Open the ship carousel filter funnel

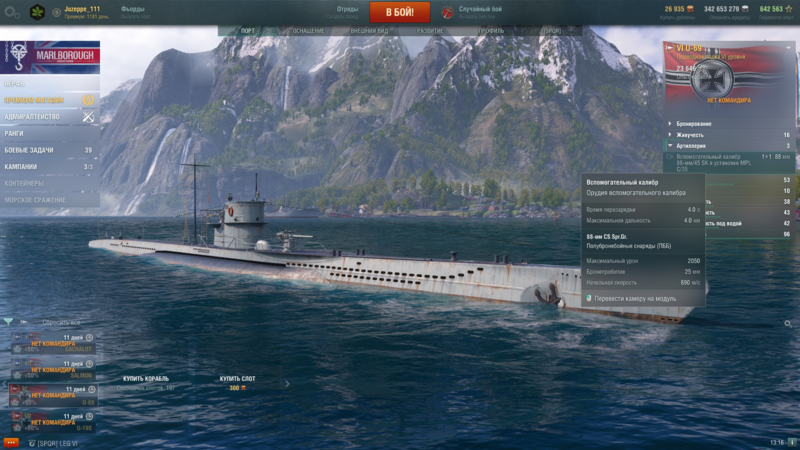[9, 322]
